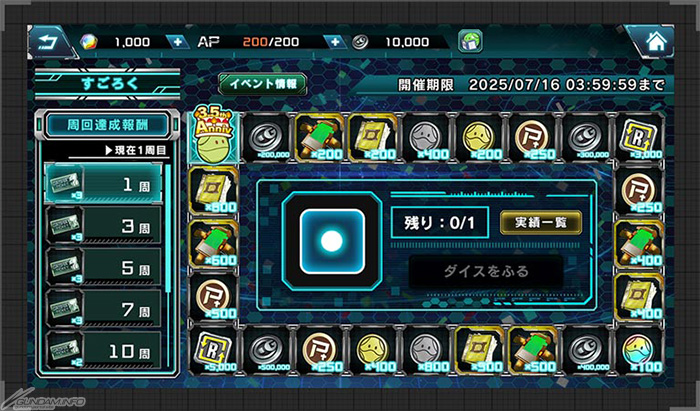Inspect the ×500,000 coin board tile
700x411 pixels.
pos(267,348)
